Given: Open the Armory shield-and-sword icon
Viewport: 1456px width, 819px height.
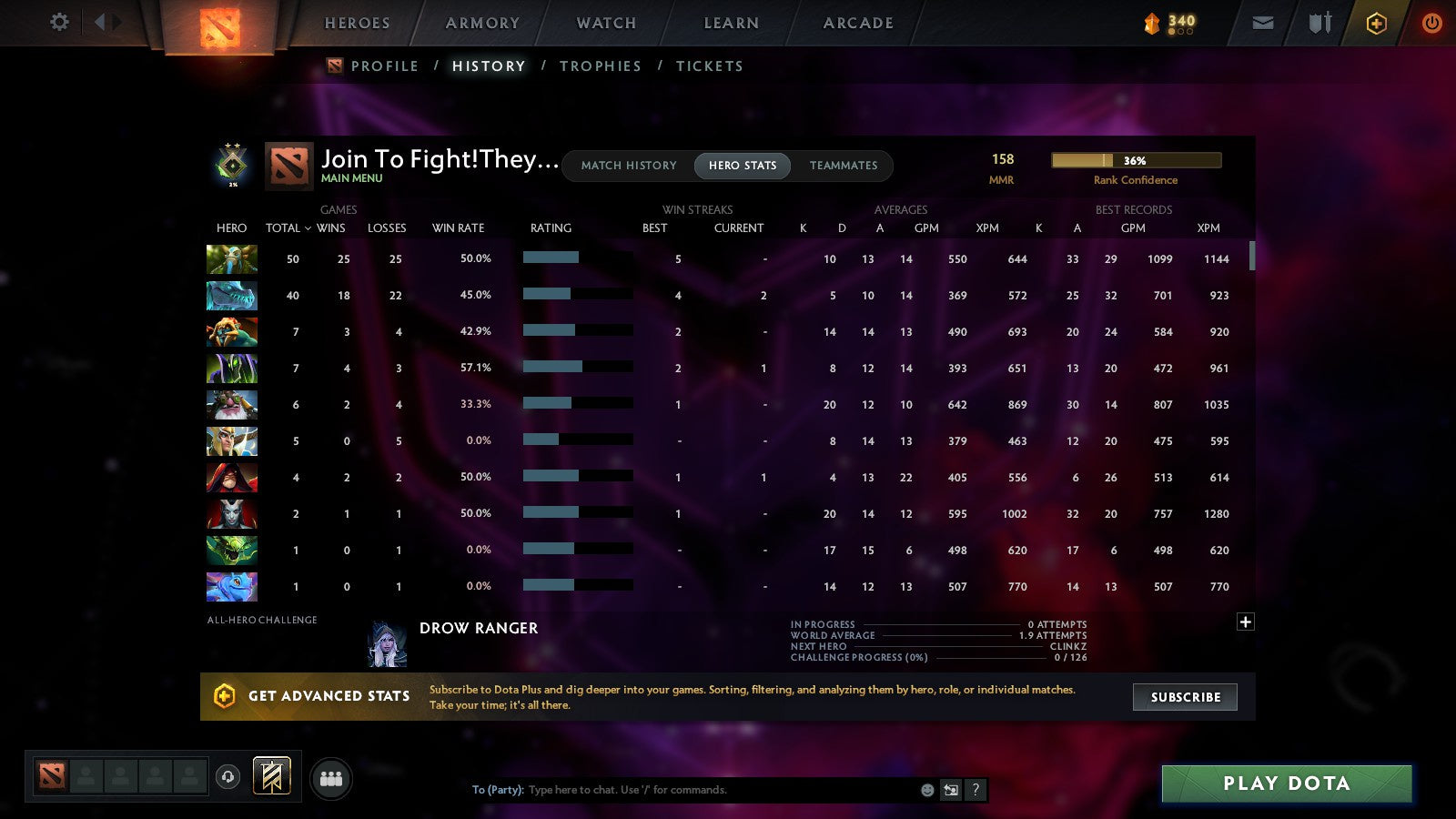Looking at the screenshot, I should coord(1319,23).
